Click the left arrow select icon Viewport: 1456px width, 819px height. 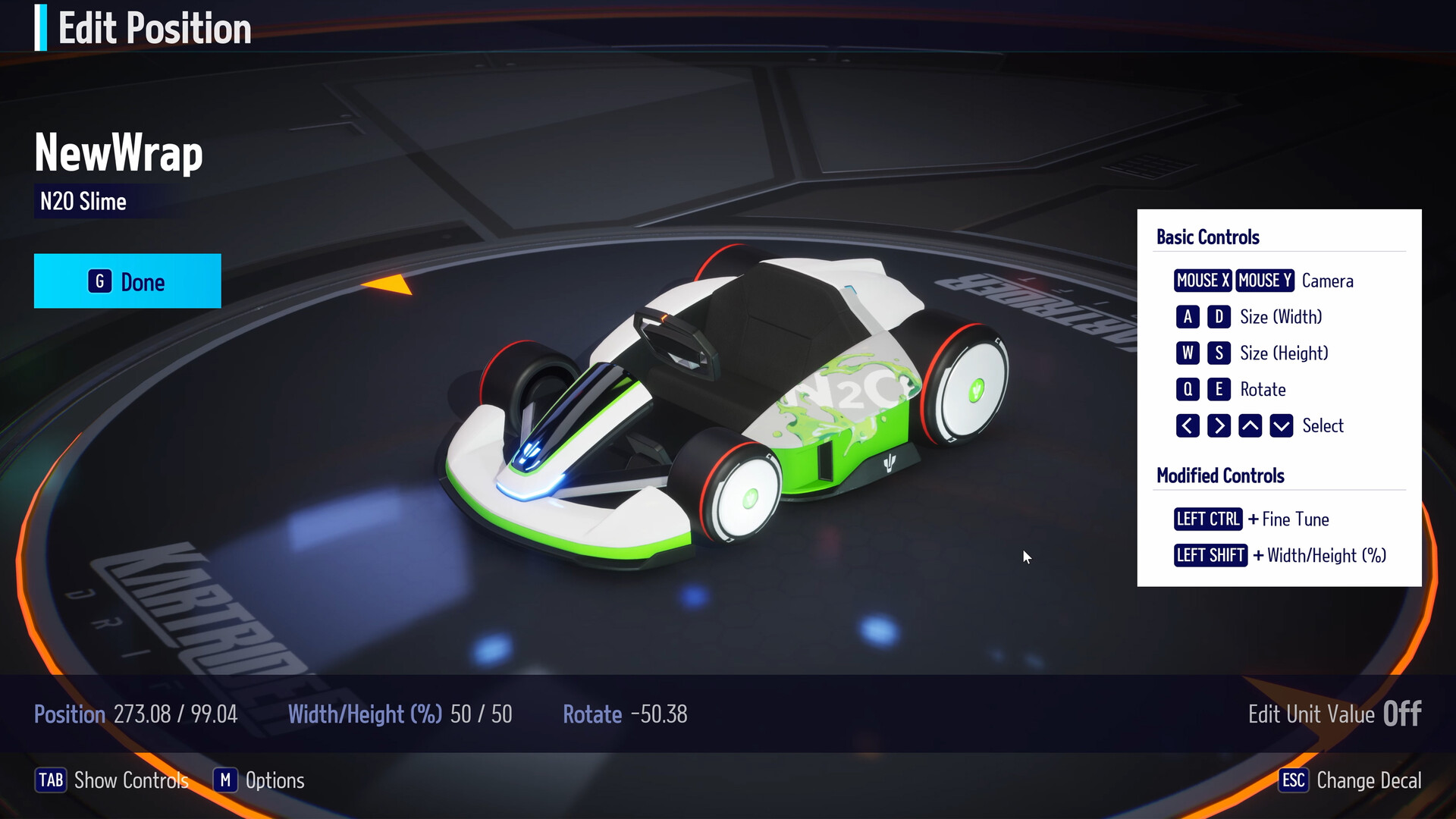tap(1188, 425)
